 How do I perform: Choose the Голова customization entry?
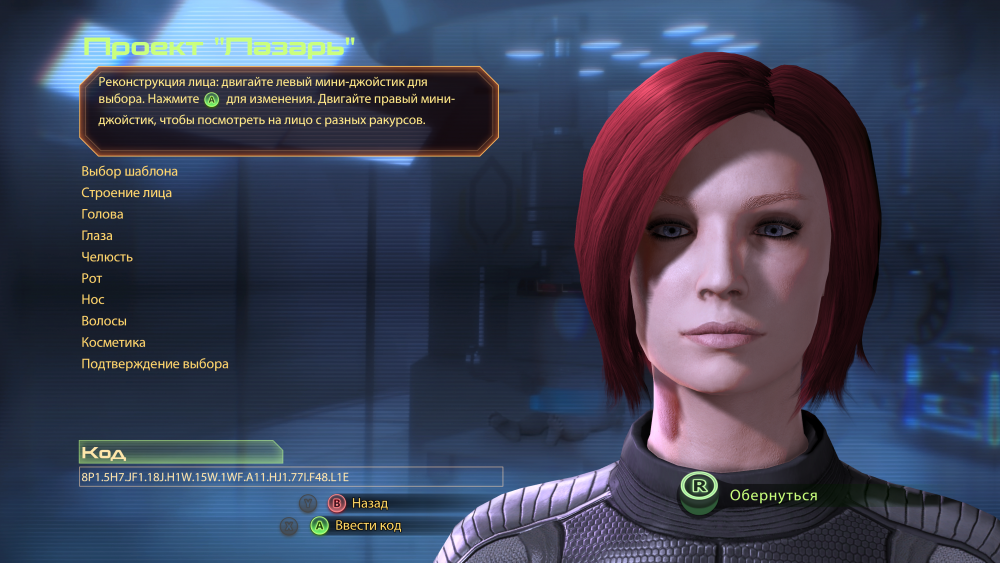click(x=102, y=214)
